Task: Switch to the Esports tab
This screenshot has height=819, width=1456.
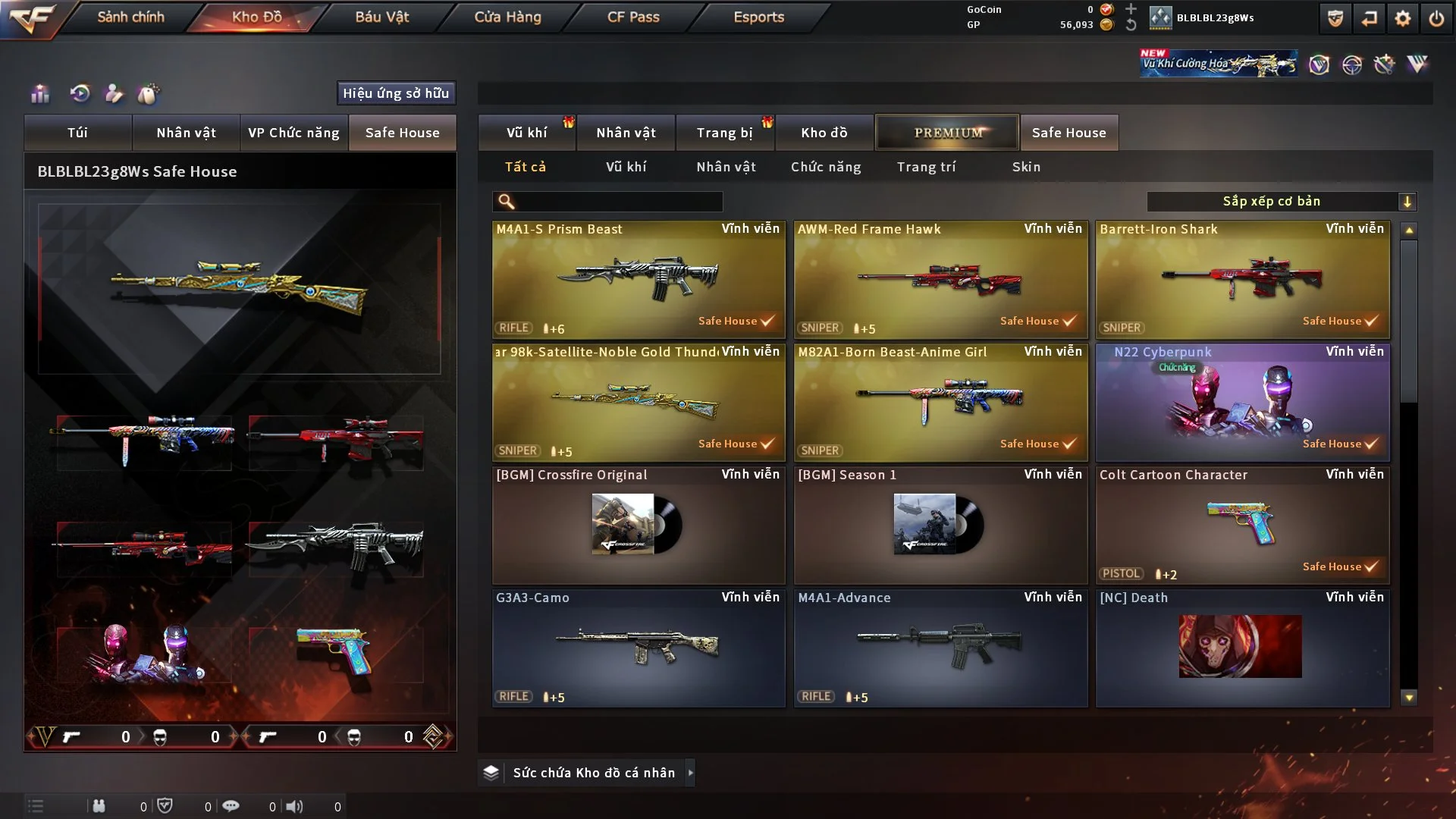Action: (x=758, y=17)
